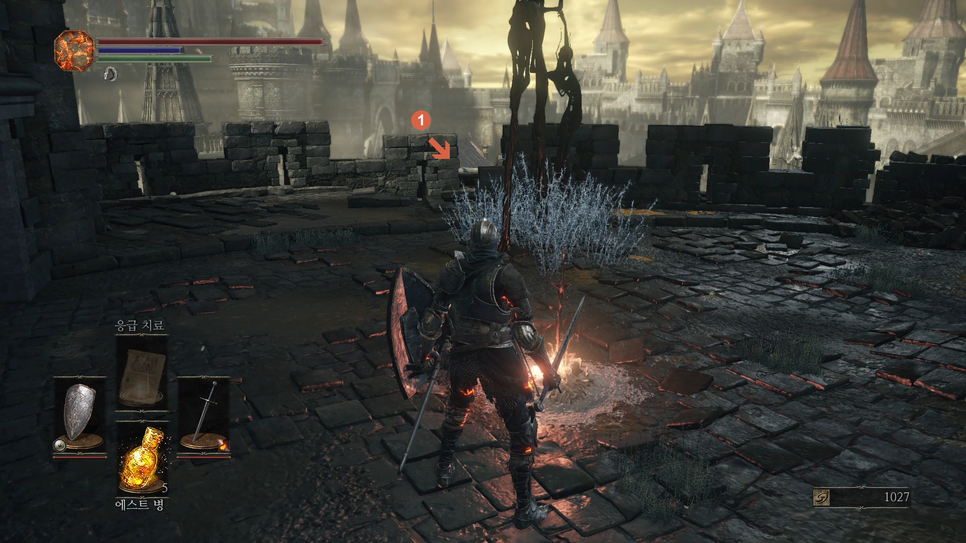This screenshot has height=543, width=966.
Task: Click the right-hand sword weapon slot
Action: pyautogui.click(x=204, y=414)
